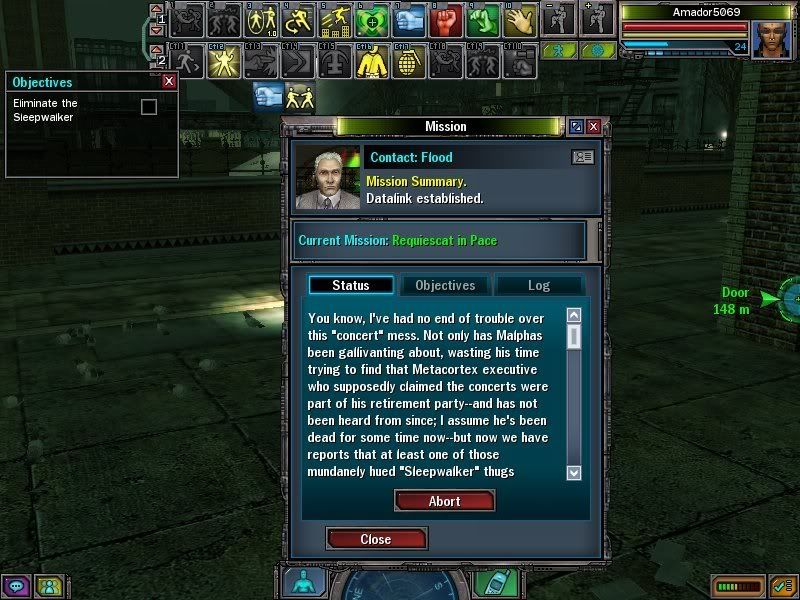Open the chat bubble button

(17, 586)
